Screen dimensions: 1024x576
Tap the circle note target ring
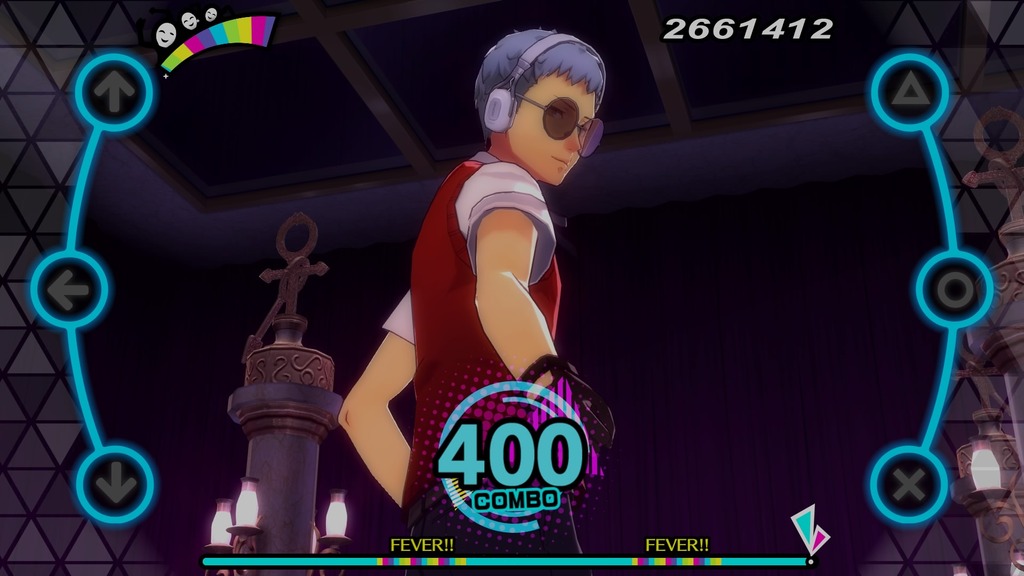(953, 290)
